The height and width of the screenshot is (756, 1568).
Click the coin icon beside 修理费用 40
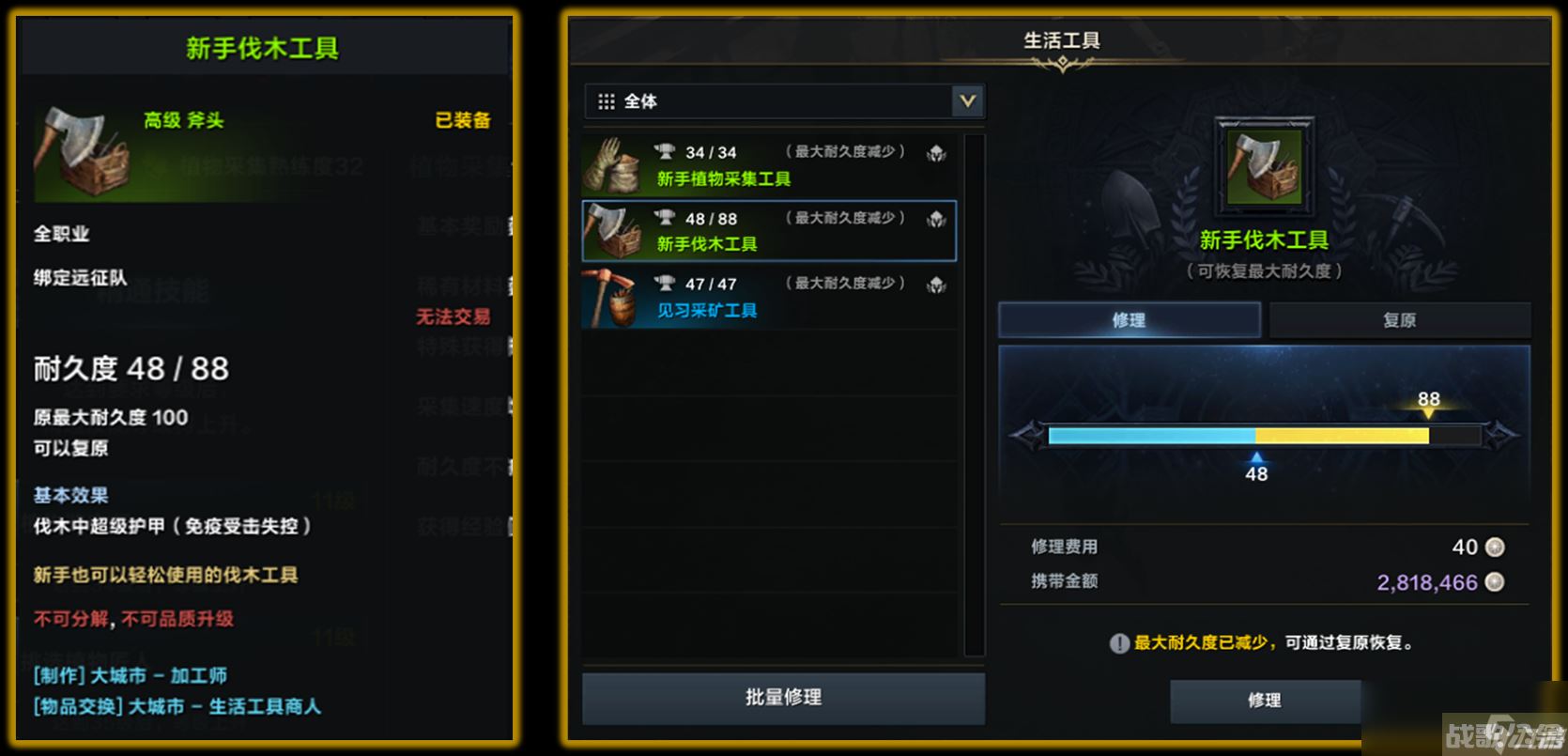(x=1497, y=547)
